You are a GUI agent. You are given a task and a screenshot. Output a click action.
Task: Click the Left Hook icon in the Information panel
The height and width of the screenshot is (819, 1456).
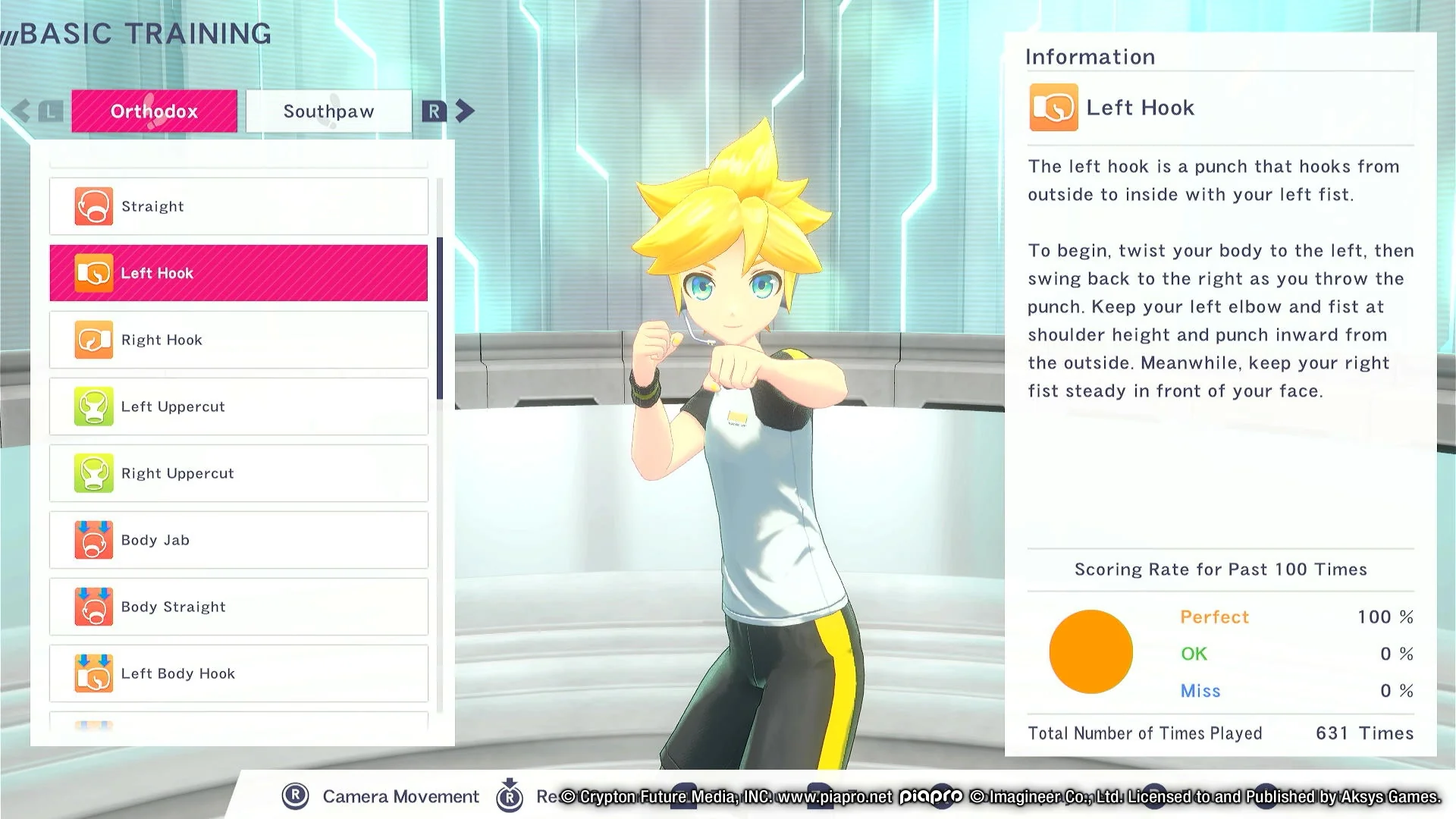pyautogui.click(x=1053, y=108)
